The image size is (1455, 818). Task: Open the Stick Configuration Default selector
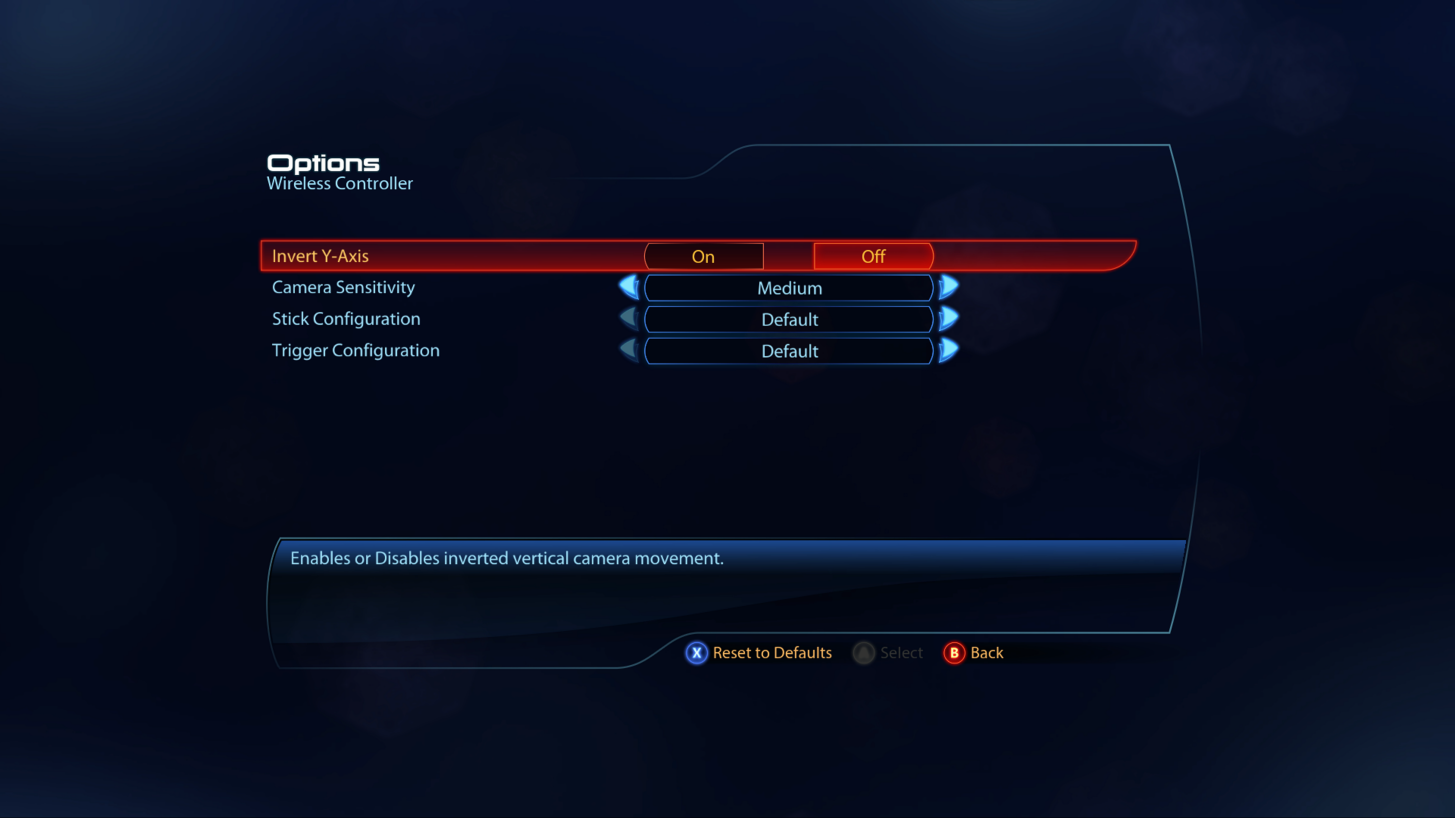[x=789, y=319]
